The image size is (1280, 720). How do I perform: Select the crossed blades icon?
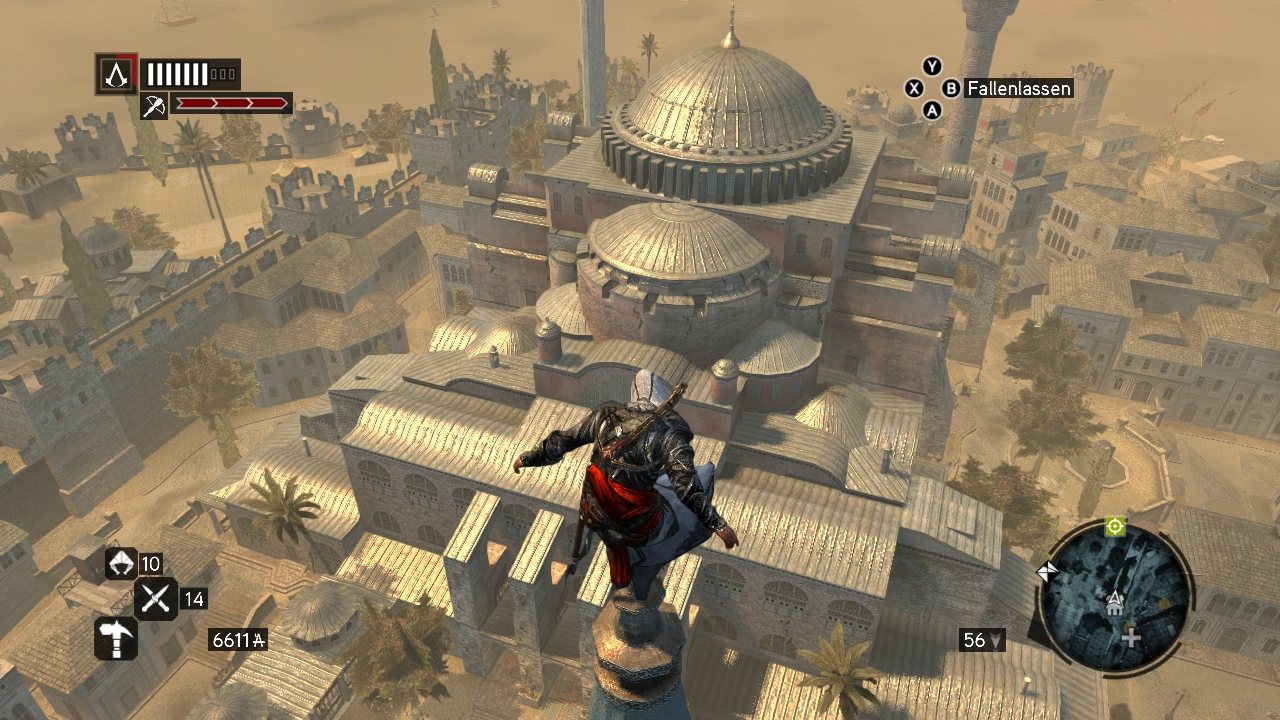click(x=156, y=599)
